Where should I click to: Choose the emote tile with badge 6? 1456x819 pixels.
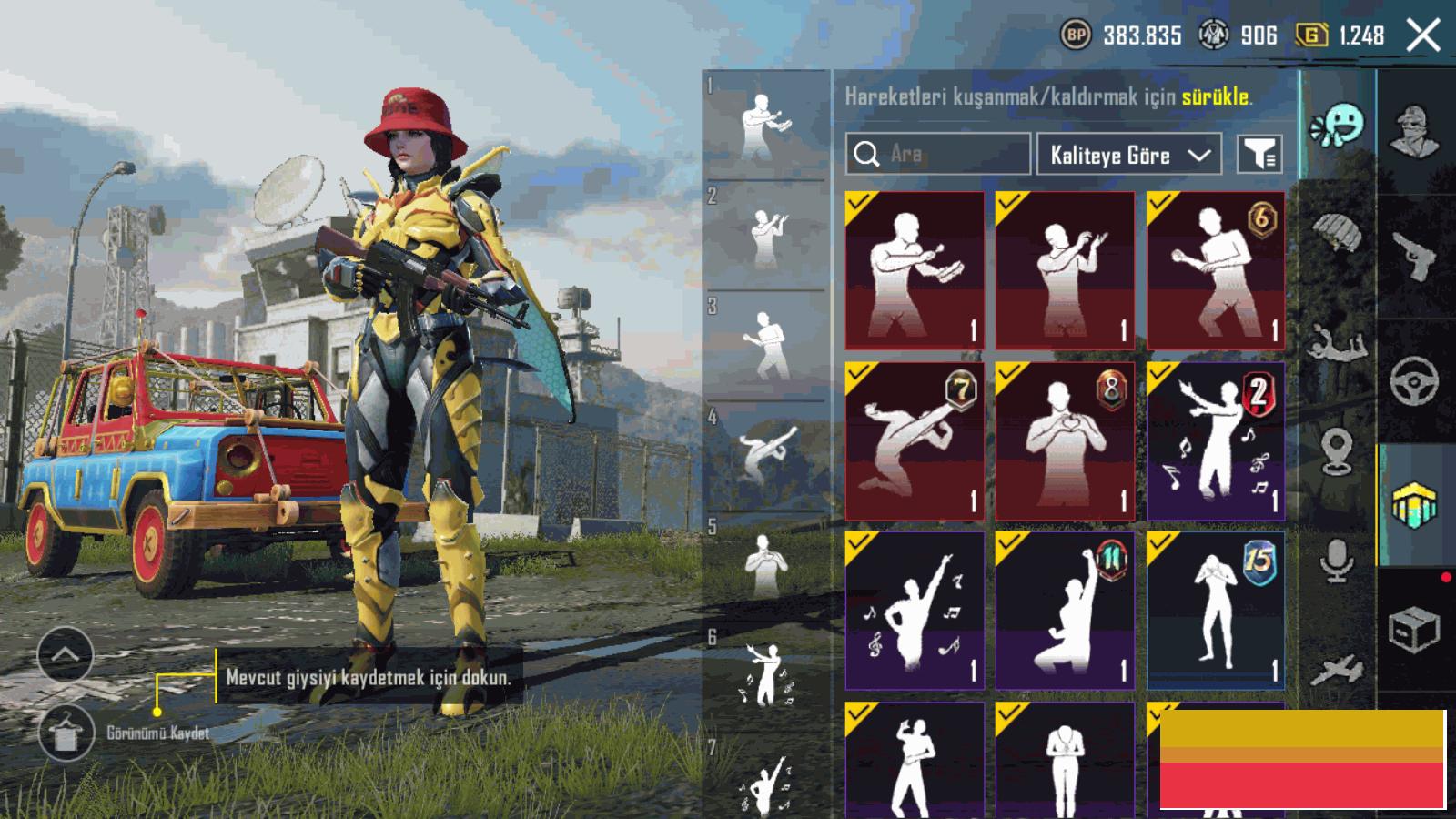1216,270
